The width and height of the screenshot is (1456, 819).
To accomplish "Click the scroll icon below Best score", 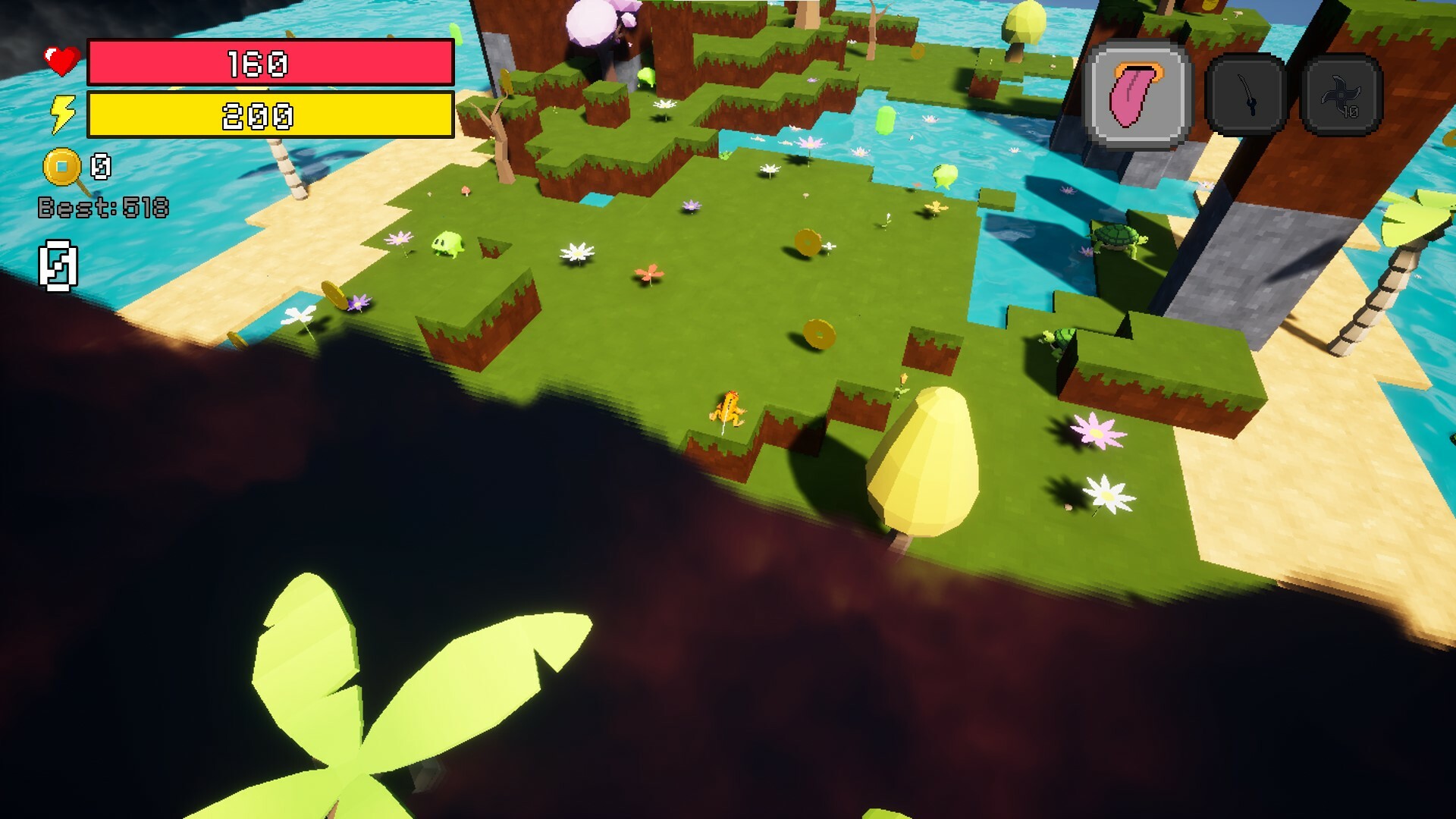I will (x=58, y=265).
